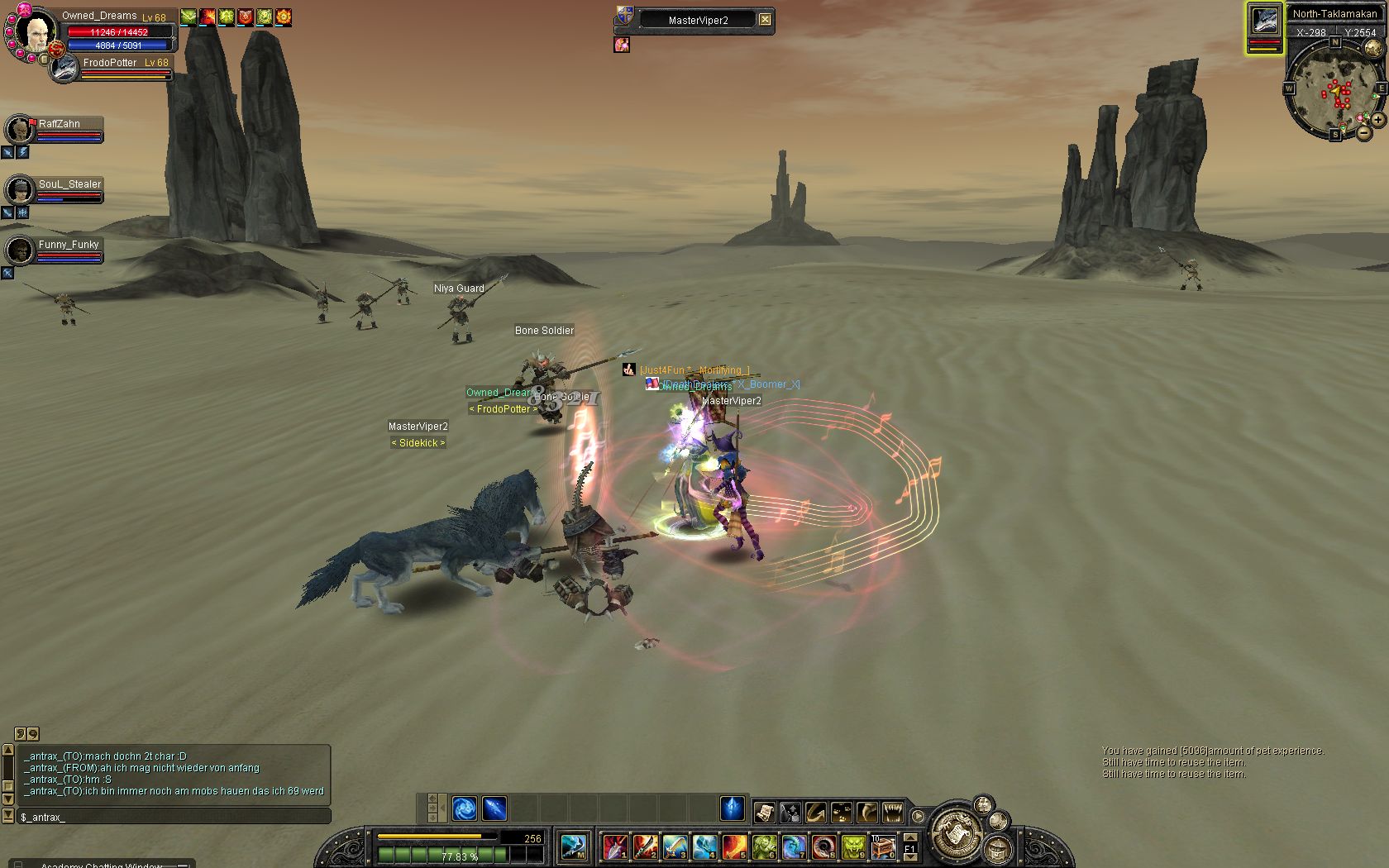
Task: Use the green monster face skill in slot 9
Action: [x=853, y=847]
